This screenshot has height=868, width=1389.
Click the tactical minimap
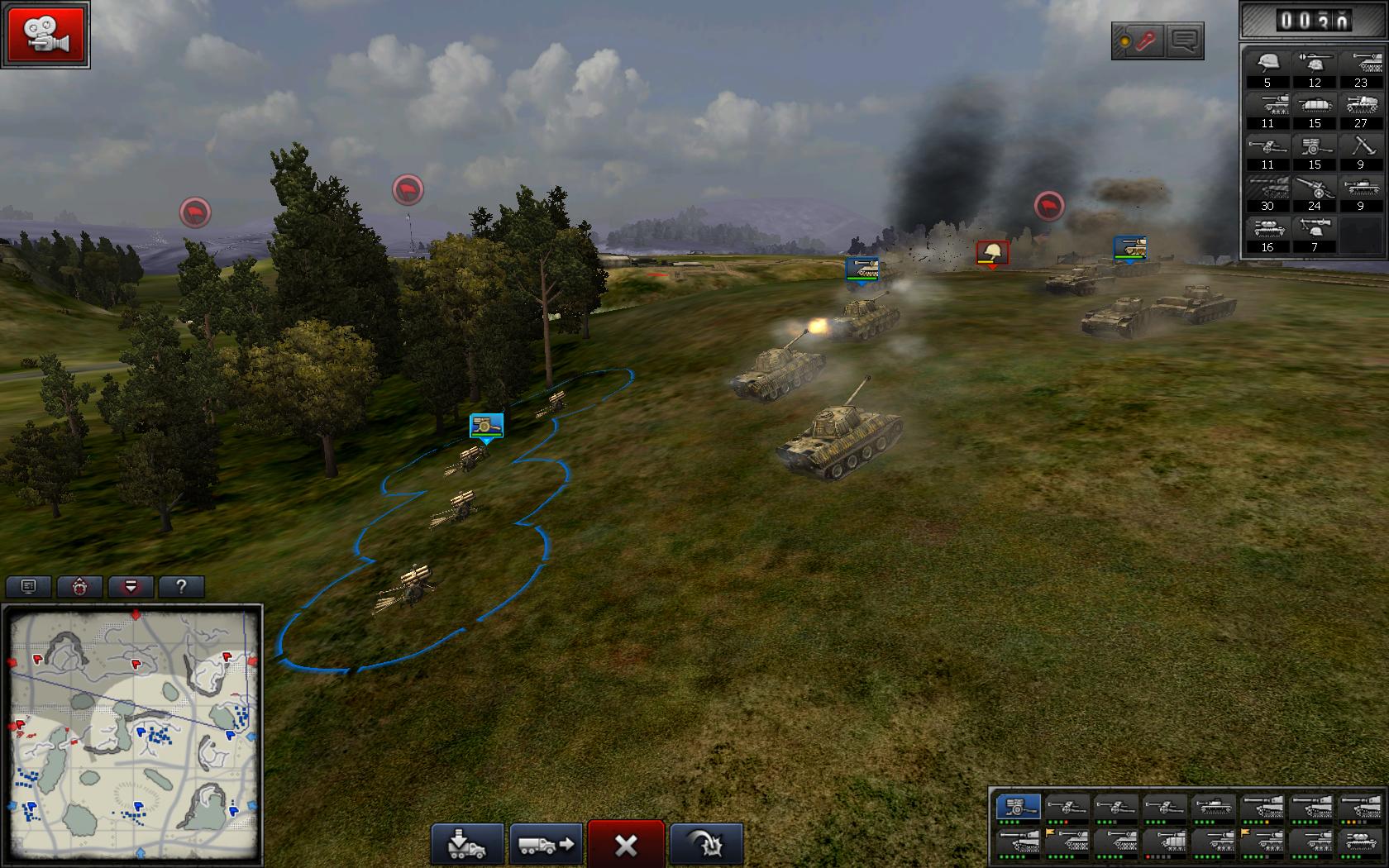click(133, 733)
